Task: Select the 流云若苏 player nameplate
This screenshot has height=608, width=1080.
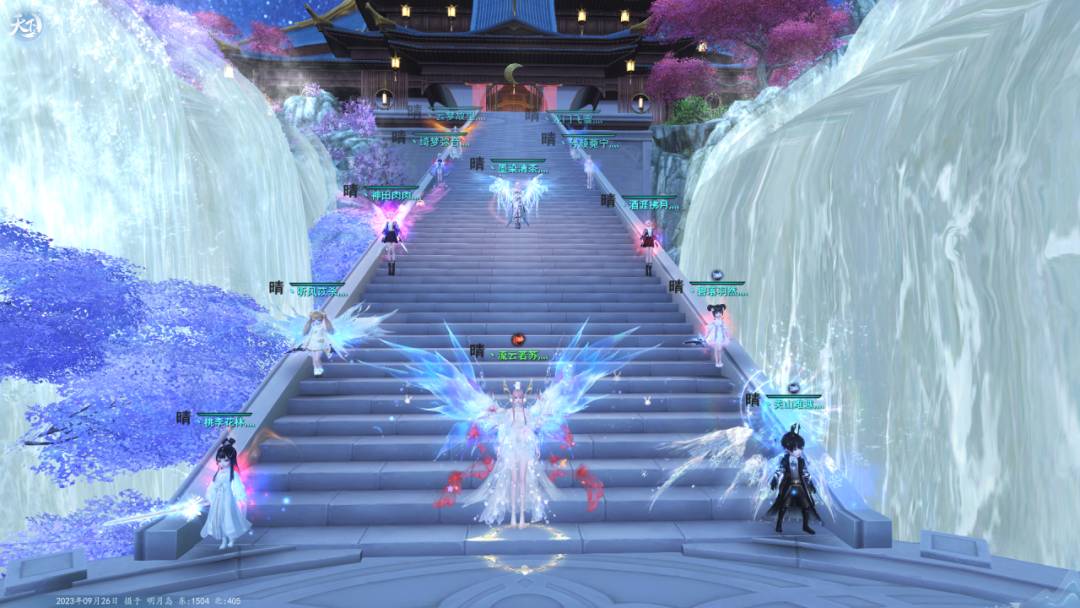Action: 524,355
